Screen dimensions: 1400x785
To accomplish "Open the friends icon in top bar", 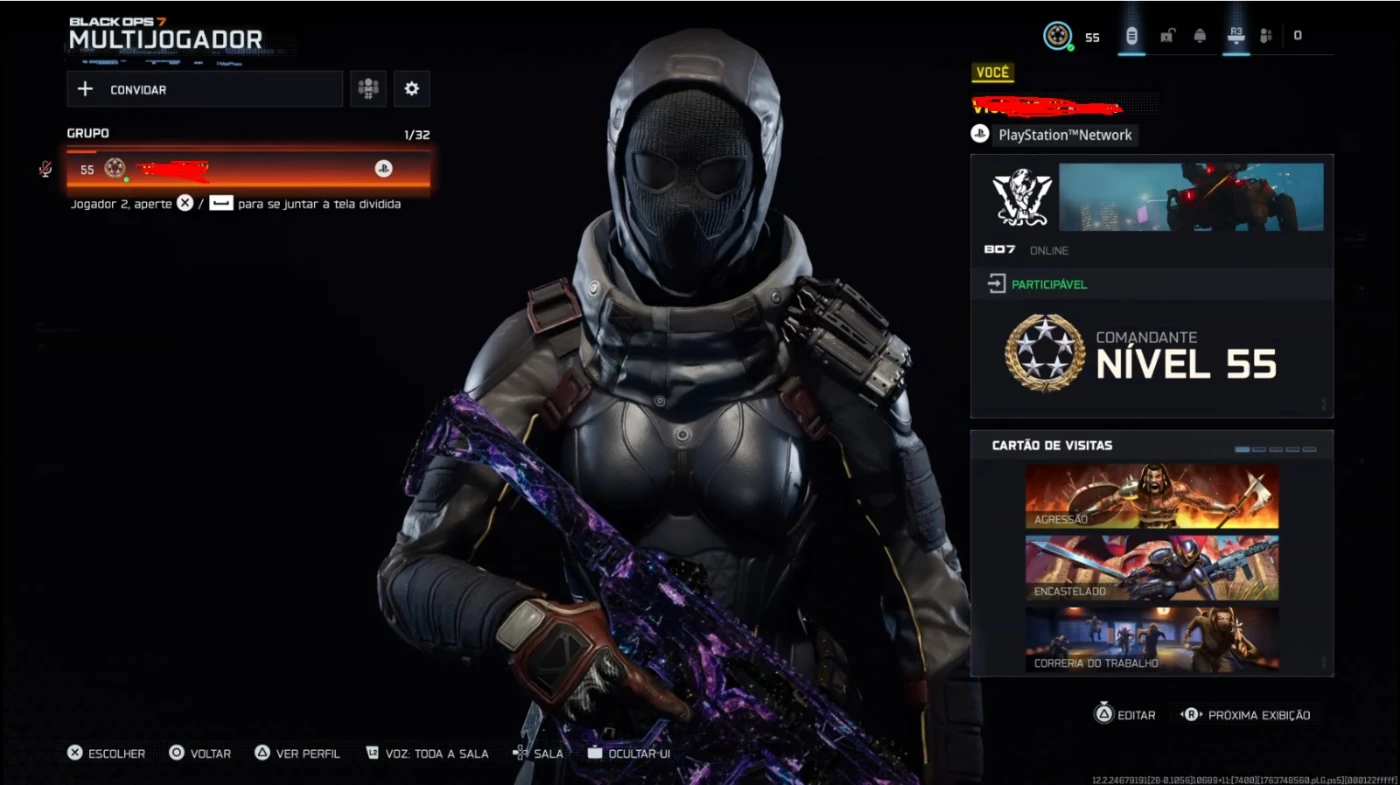I will click(x=1266, y=36).
